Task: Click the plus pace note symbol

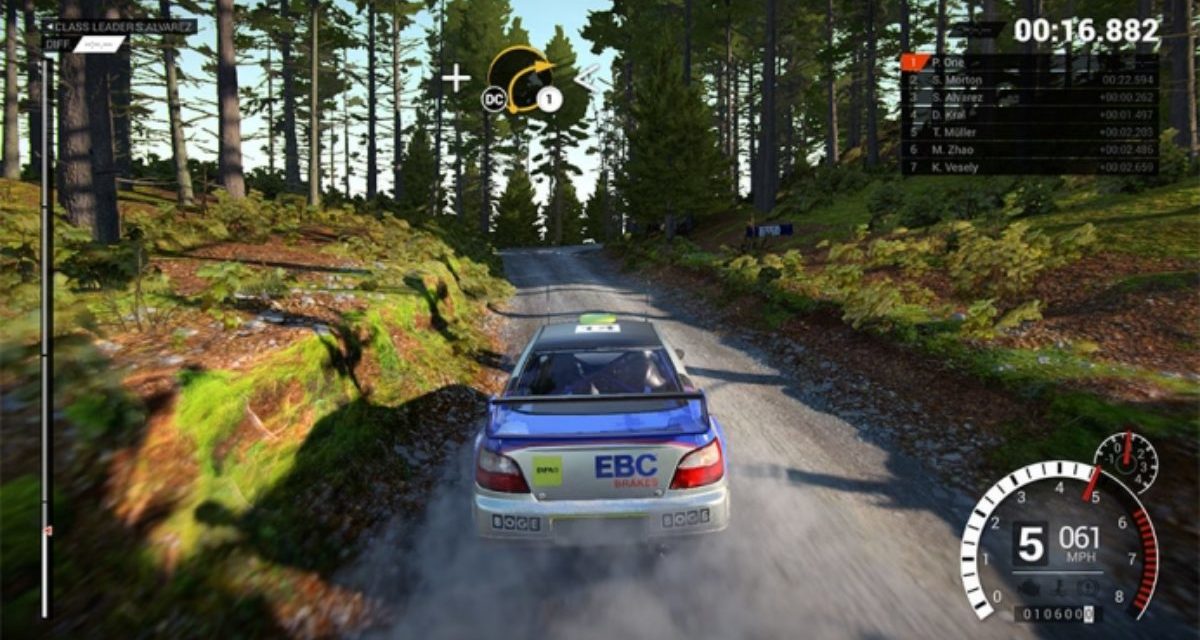Action: point(456,78)
